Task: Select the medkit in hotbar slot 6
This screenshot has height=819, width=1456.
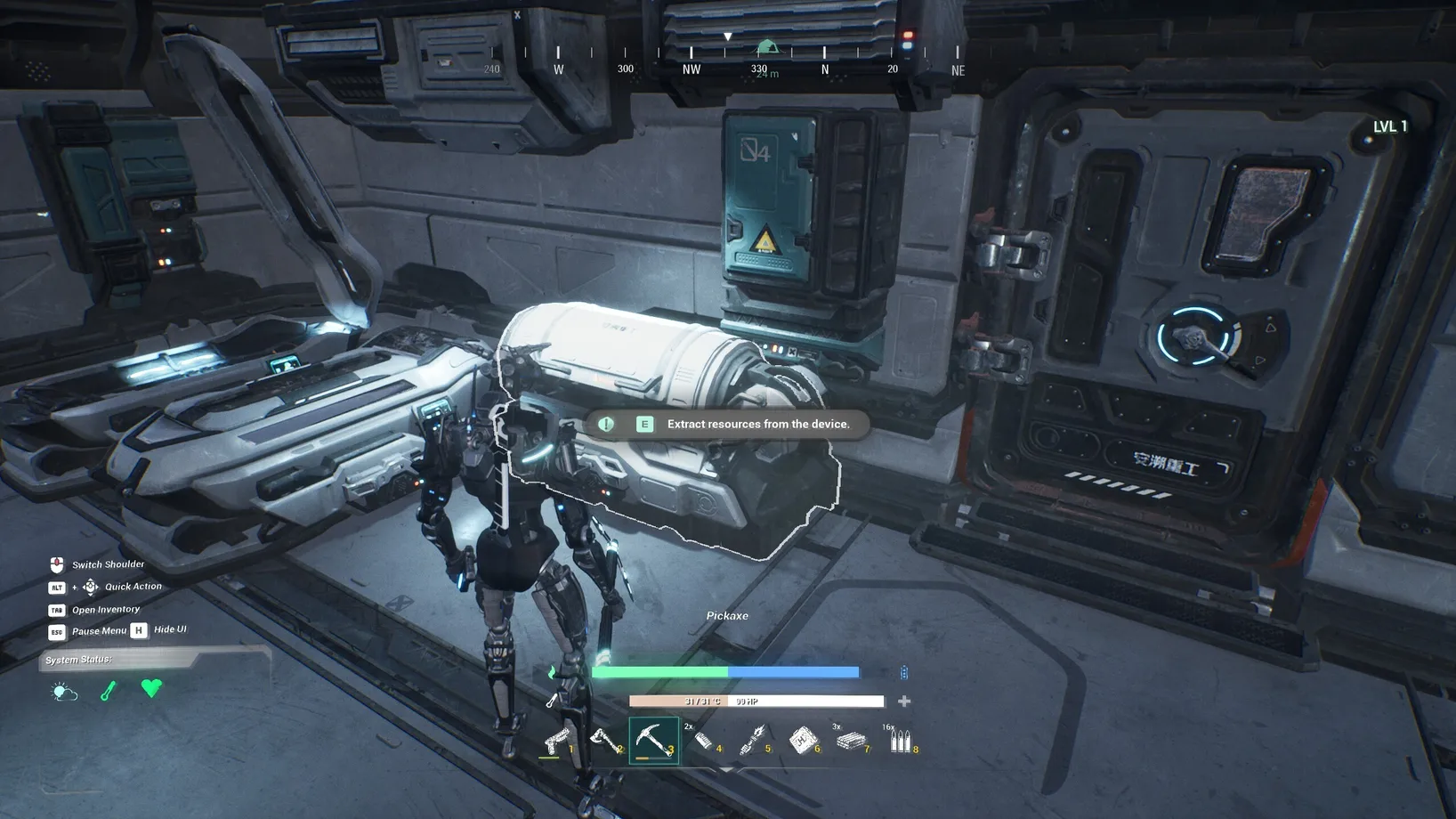Action: click(804, 741)
